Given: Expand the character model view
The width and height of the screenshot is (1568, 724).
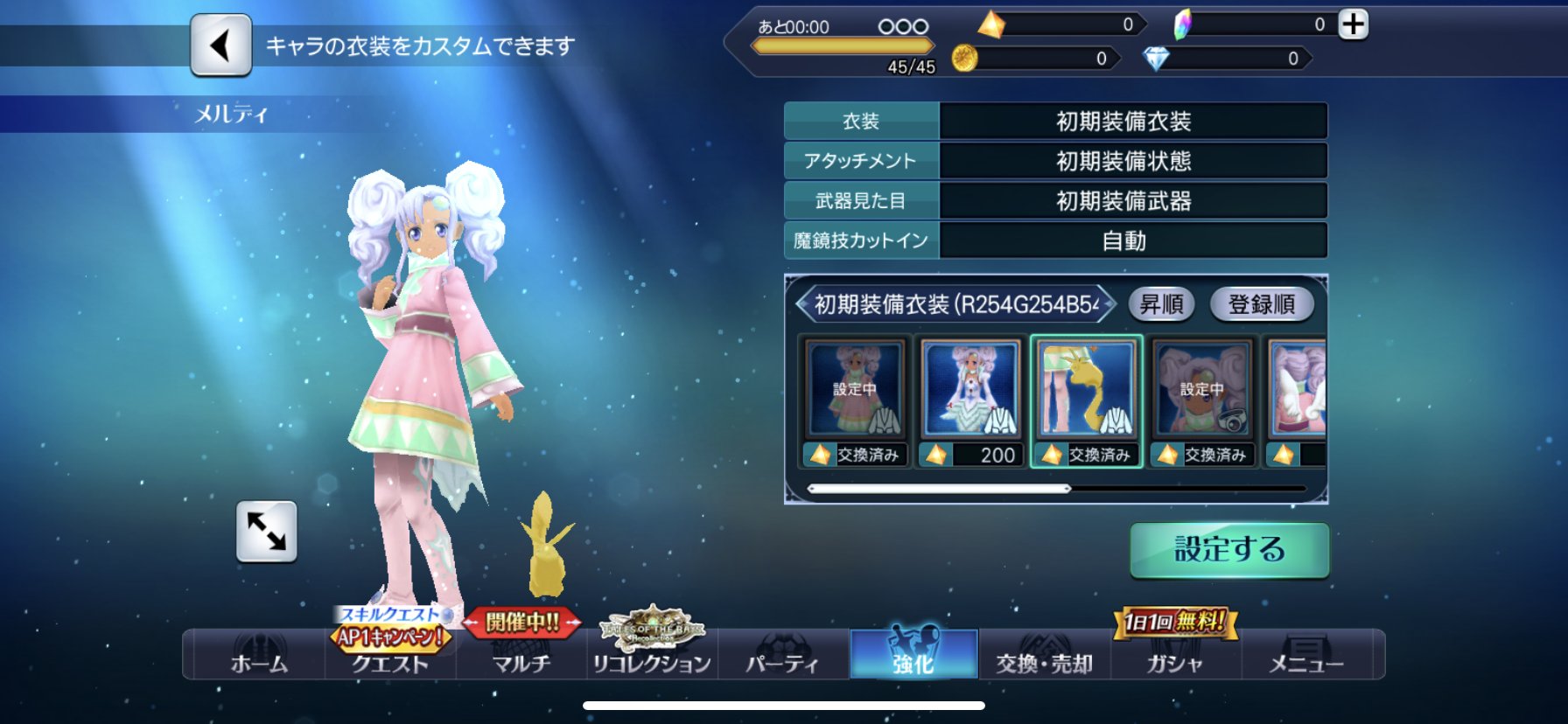Looking at the screenshot, I should [x=267, y=532].
